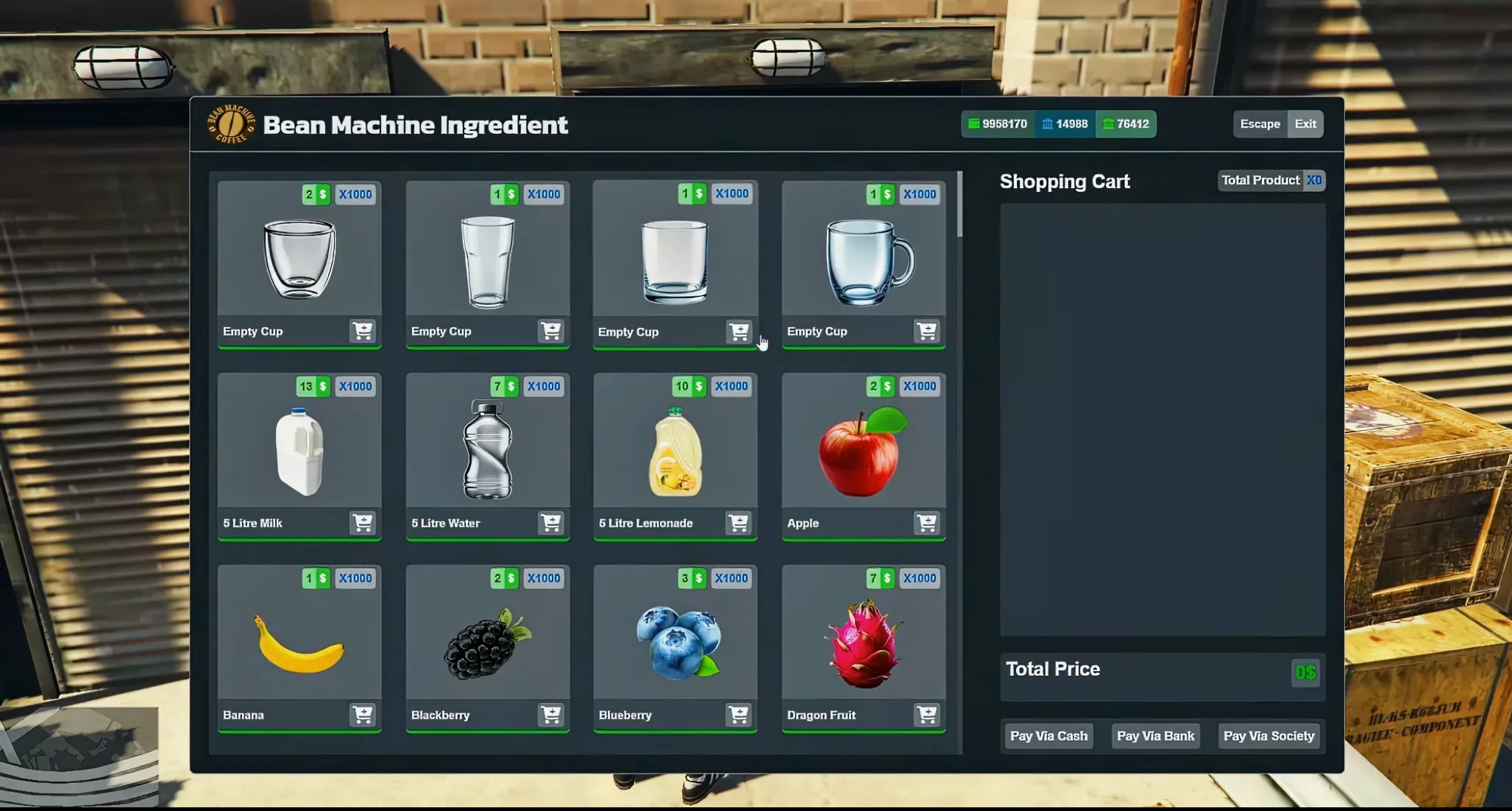
Task: Click the product list scrollbar
Action: coord(959,204)
